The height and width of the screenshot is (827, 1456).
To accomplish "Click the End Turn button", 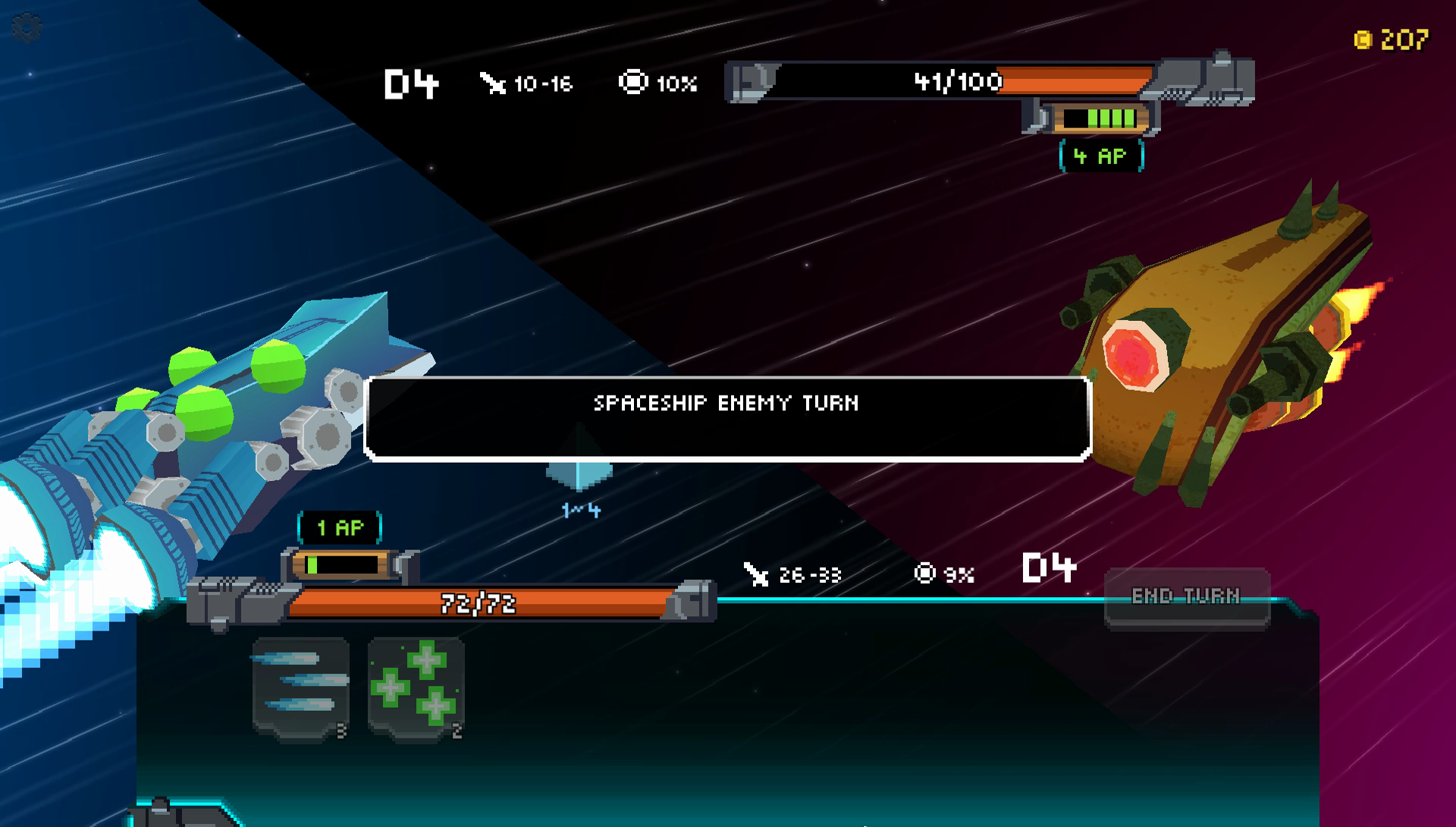I will tap(1186, 597).
